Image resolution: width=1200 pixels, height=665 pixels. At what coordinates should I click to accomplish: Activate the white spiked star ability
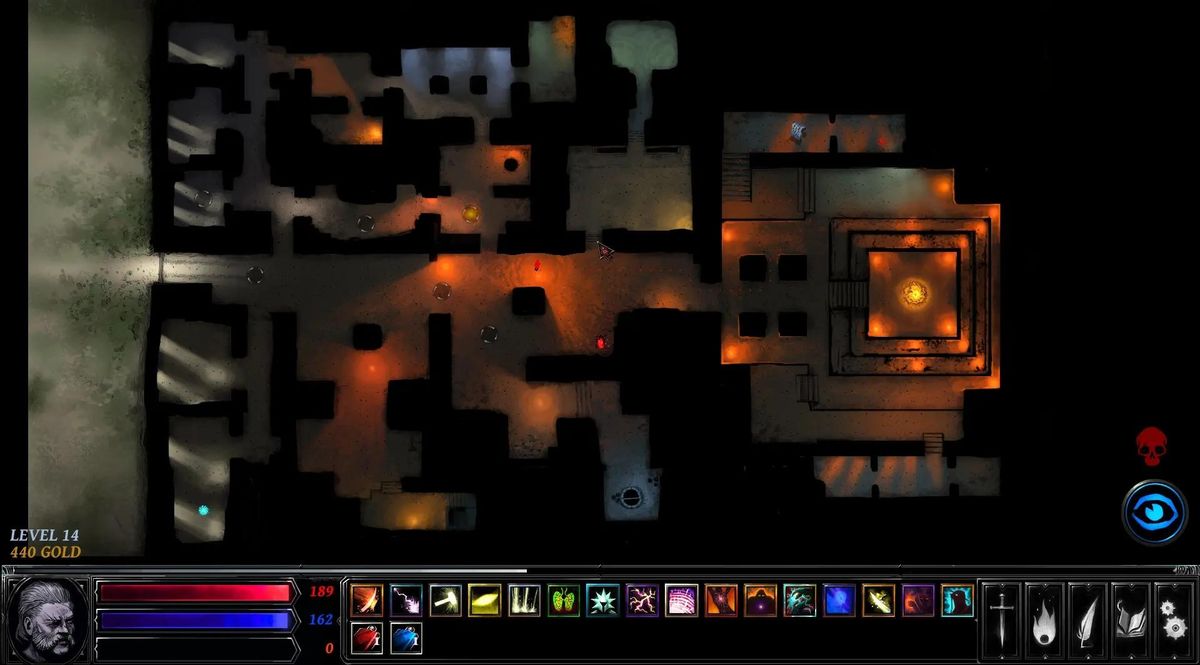click(602, 600)
